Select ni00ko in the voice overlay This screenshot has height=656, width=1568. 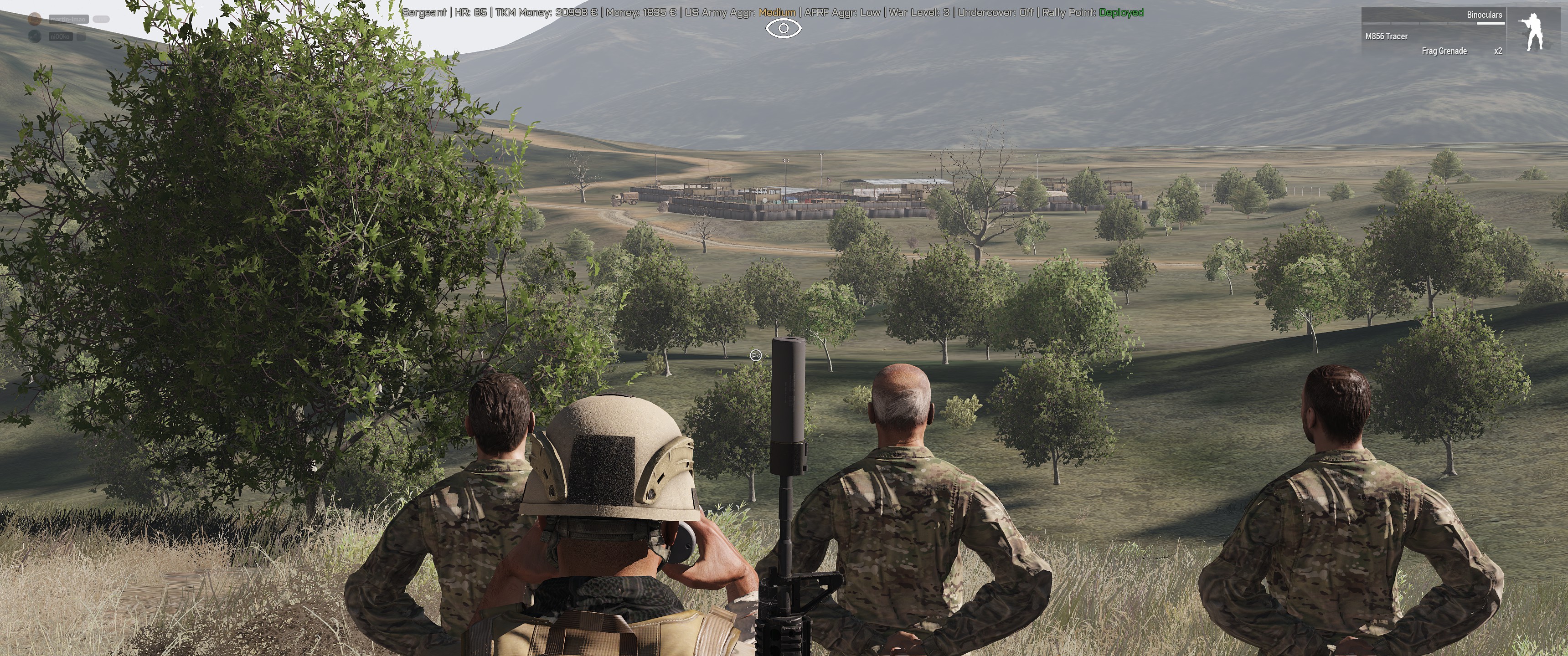coord(60,37)
